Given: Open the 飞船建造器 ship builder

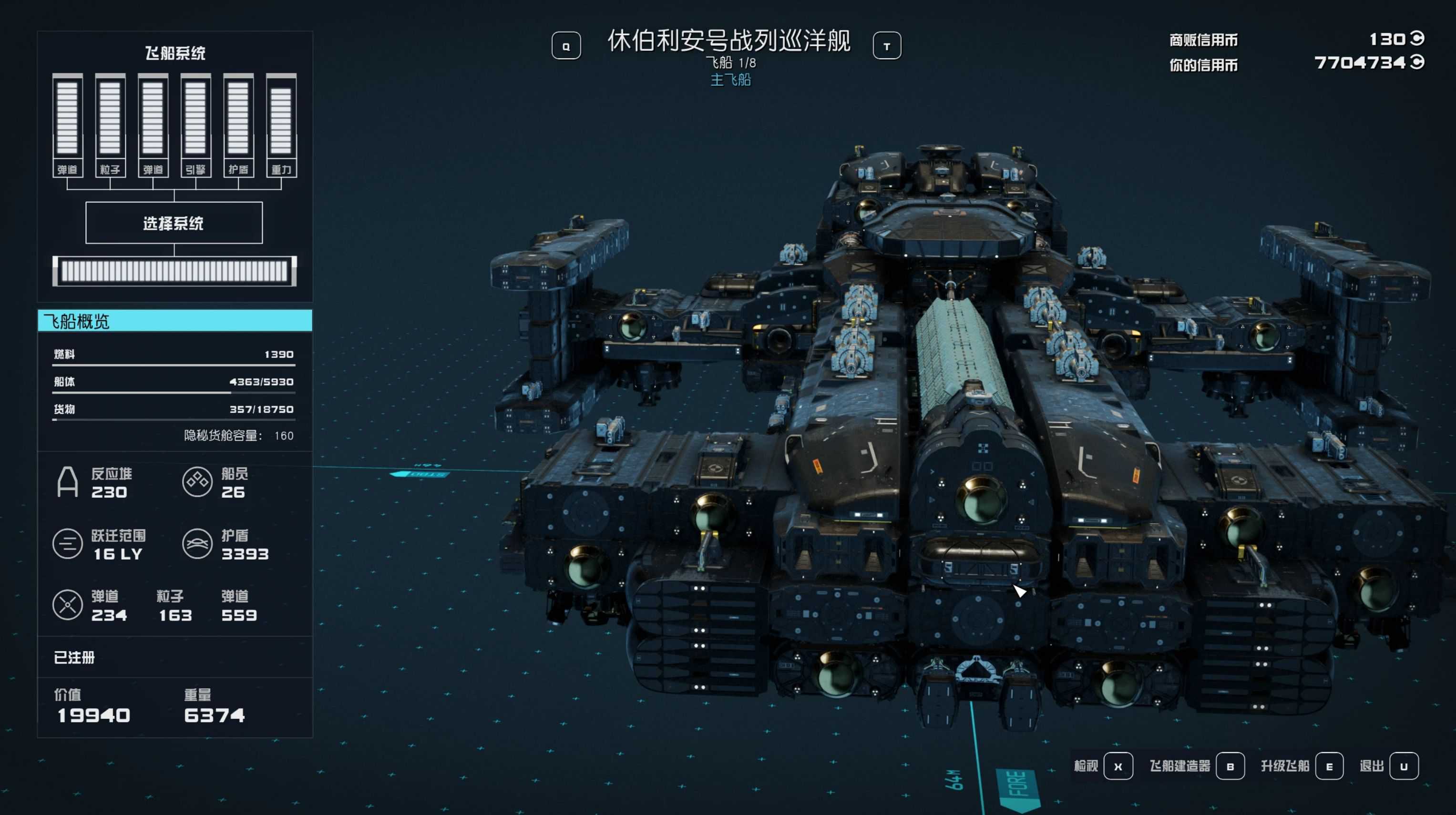Looking at the screenshot, I should tap(1230, 766).
